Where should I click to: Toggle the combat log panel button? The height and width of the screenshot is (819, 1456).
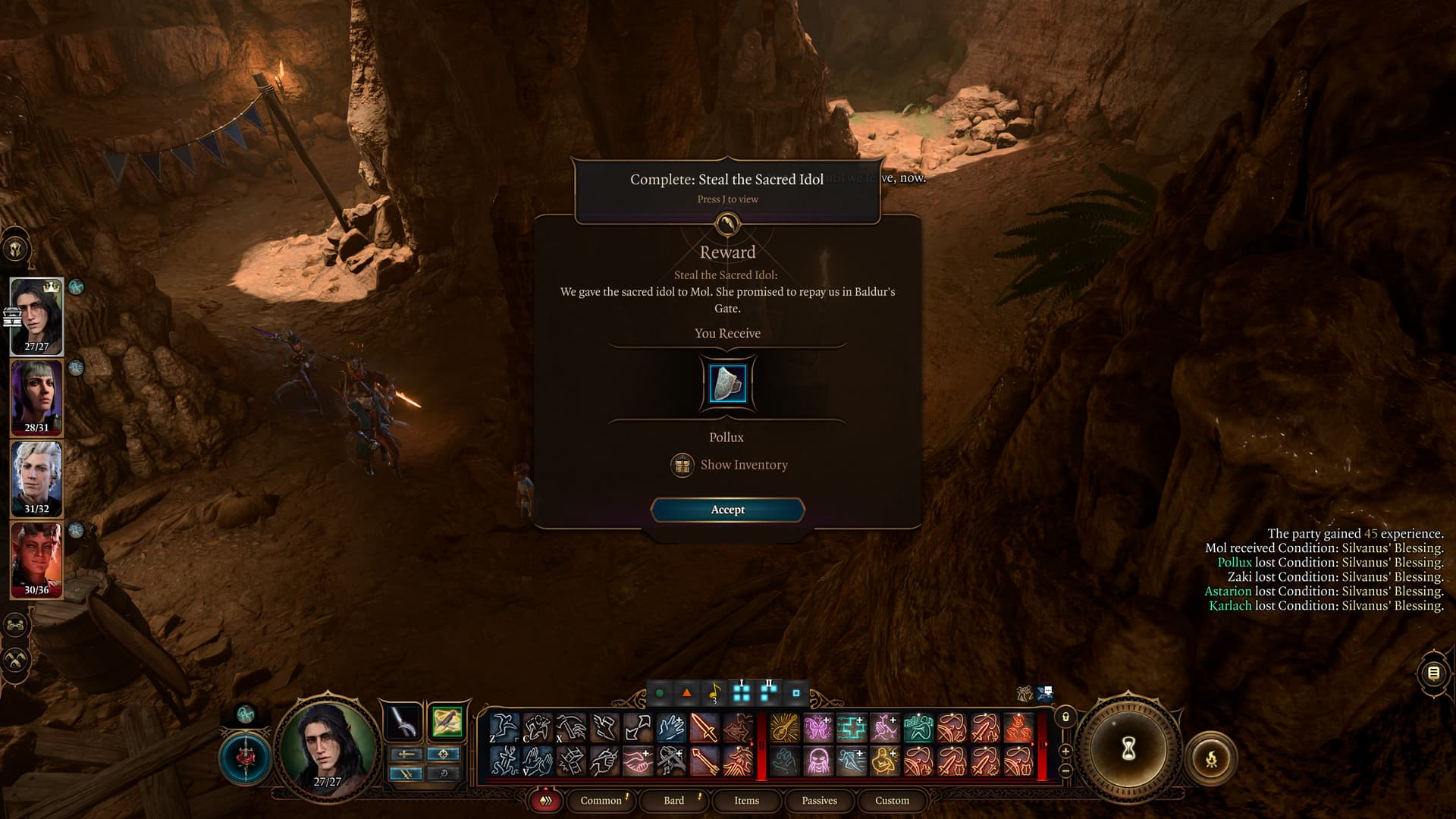coord(1433,673)
